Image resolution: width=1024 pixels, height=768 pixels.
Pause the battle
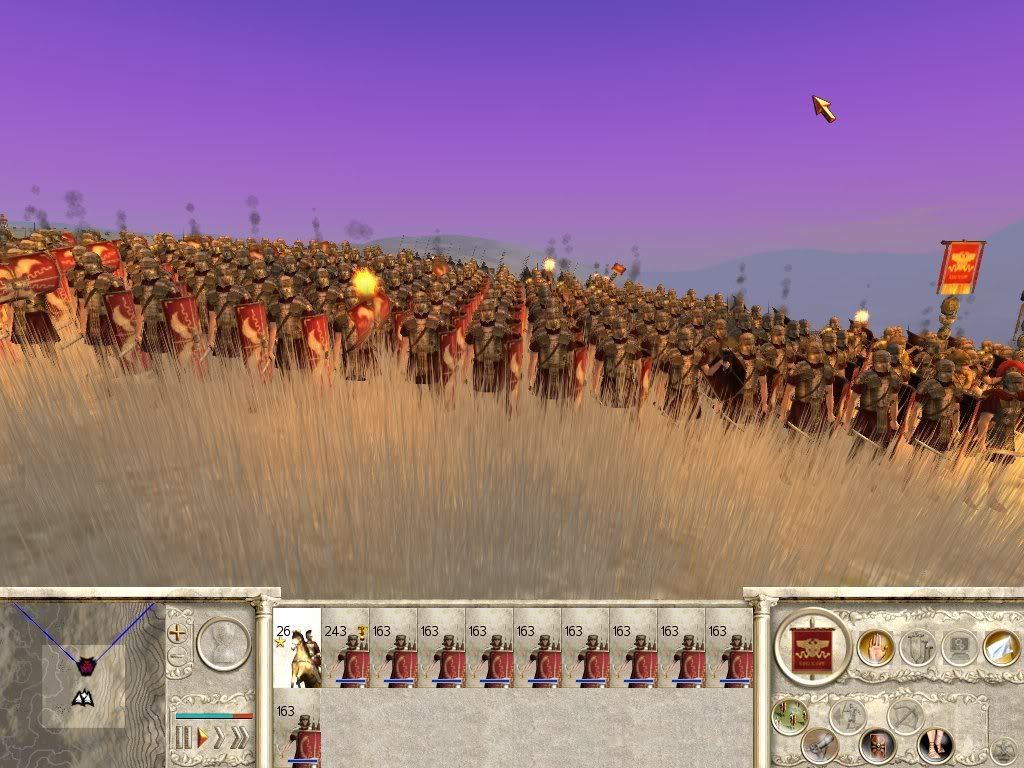183,738
